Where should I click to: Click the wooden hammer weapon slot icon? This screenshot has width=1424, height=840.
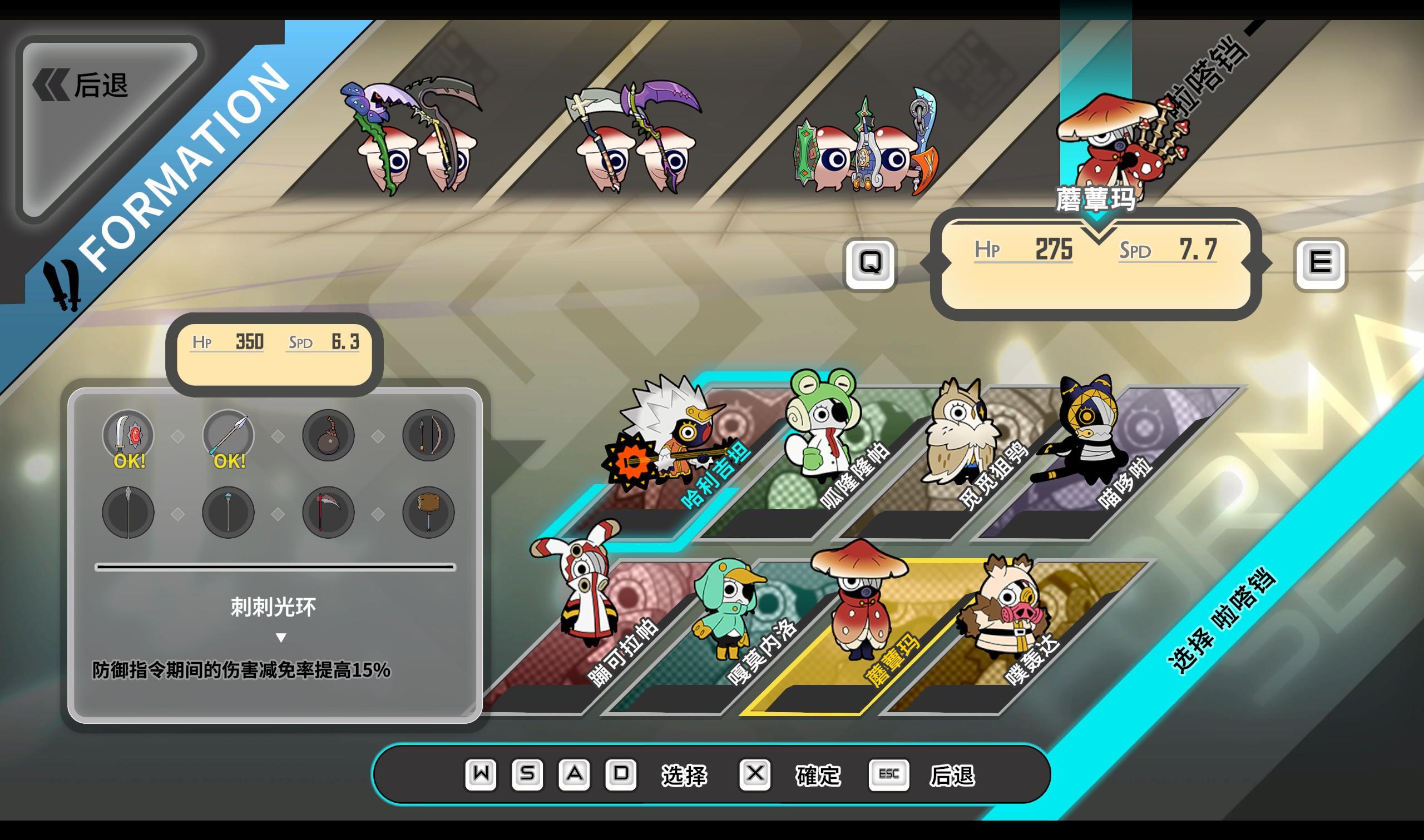click(428, 512)
